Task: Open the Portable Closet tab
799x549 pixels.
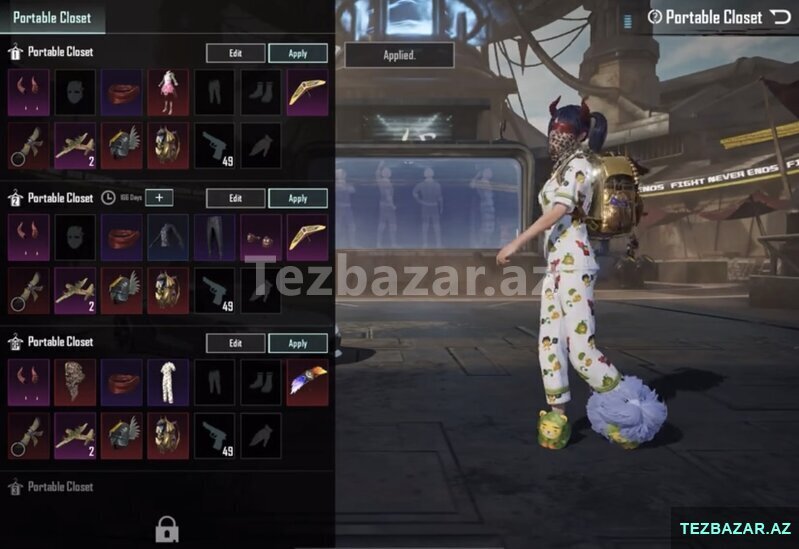Action: tap(52, 17)
